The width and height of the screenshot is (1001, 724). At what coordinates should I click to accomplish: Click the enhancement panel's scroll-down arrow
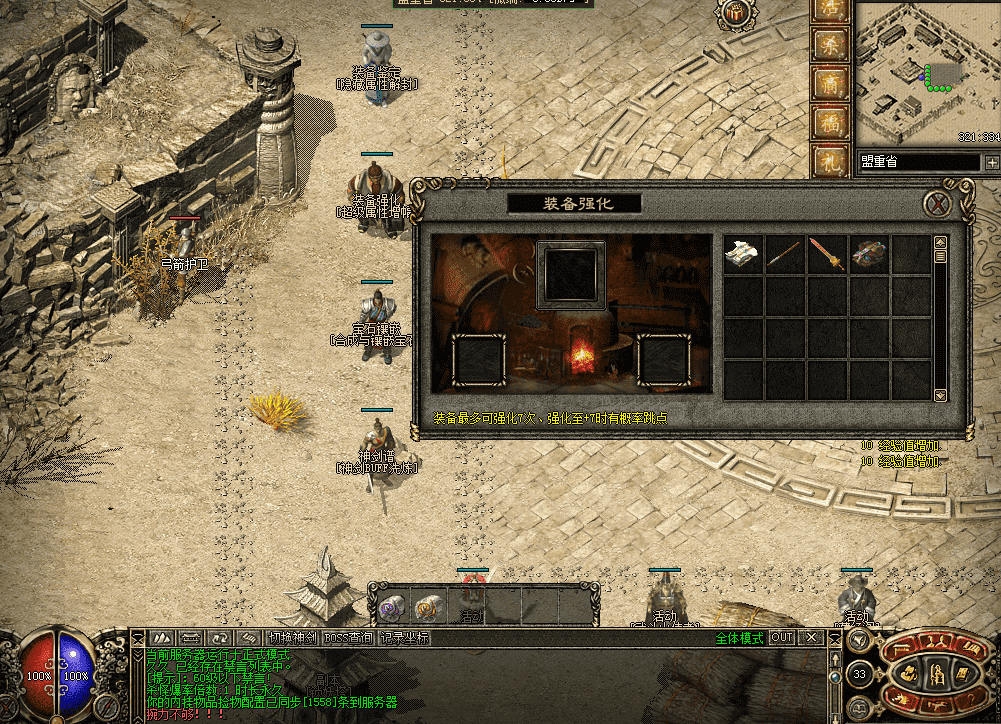tap(940, 395)
